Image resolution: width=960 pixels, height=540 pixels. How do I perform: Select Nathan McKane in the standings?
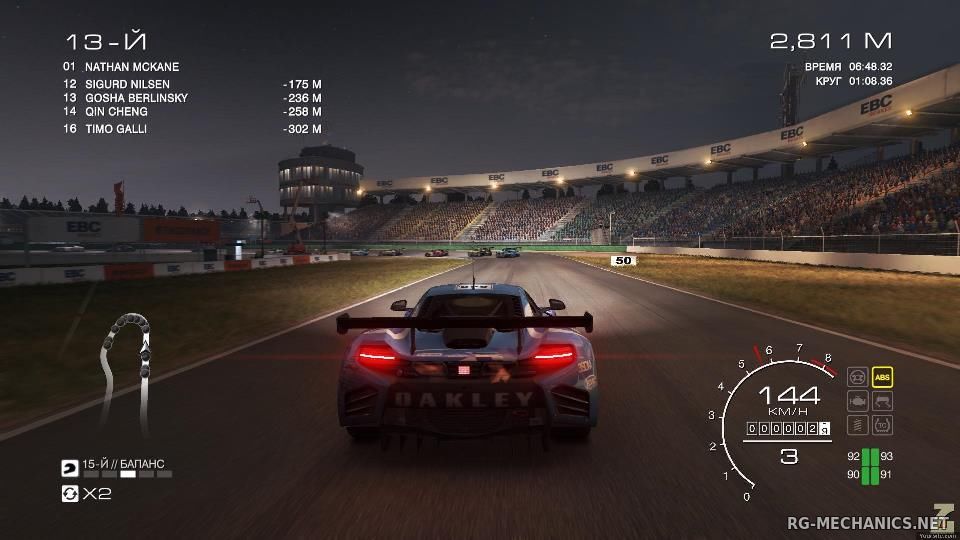tap(132, 67)
